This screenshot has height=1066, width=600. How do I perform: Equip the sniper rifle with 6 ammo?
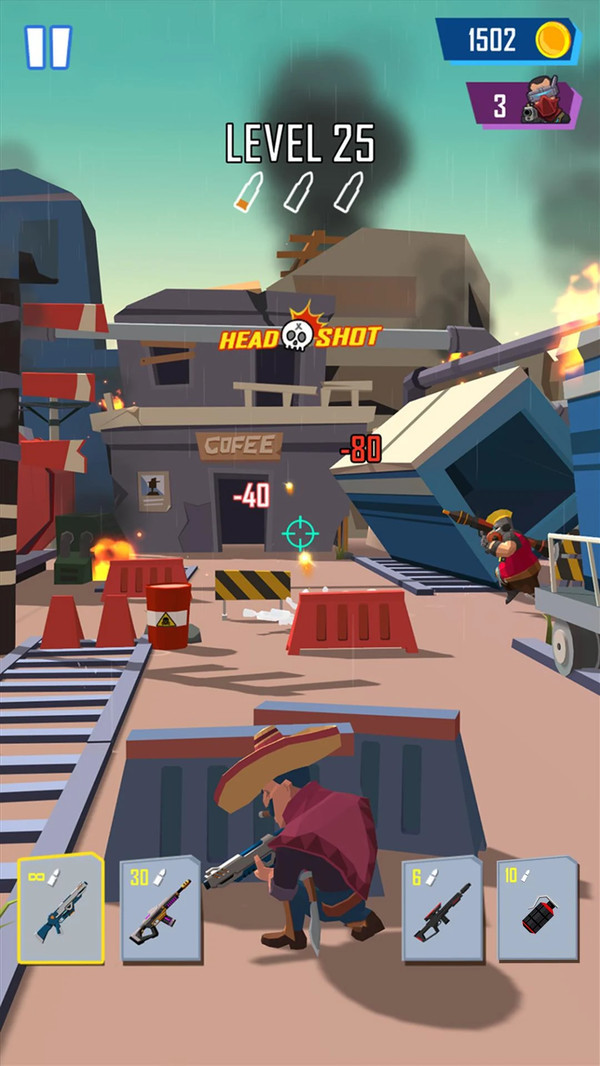tap(442, 908)
